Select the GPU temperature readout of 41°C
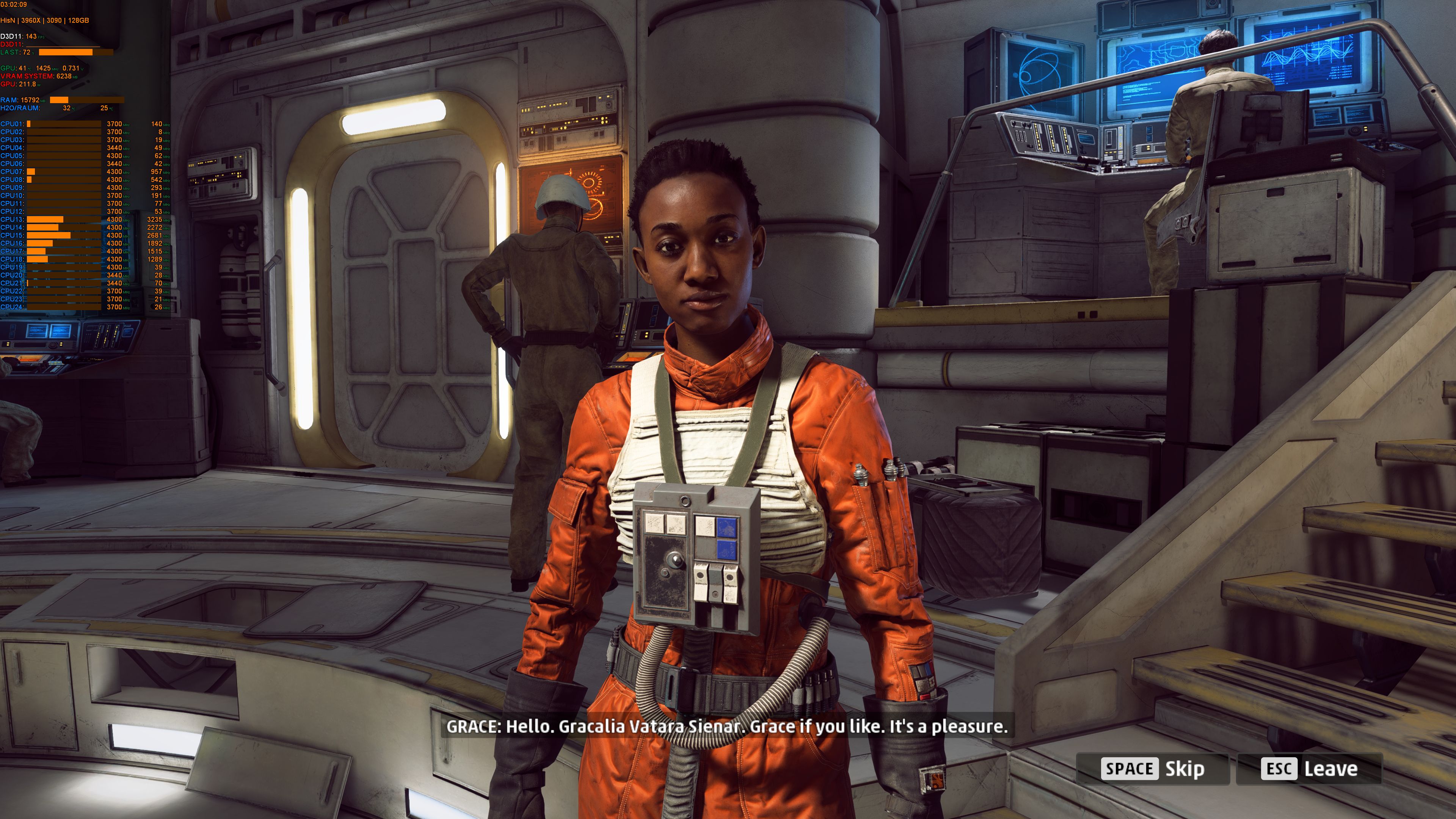Image resolution: width=1456 pixels, height=819 pixels. click(22, 68)
